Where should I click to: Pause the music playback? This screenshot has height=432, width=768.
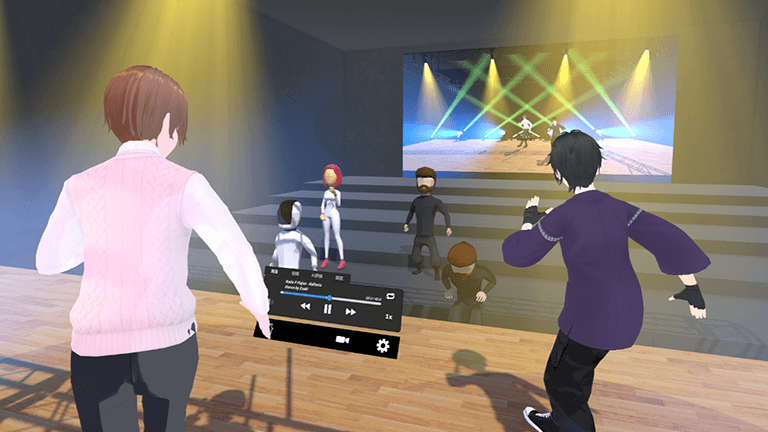coord(327,310)
